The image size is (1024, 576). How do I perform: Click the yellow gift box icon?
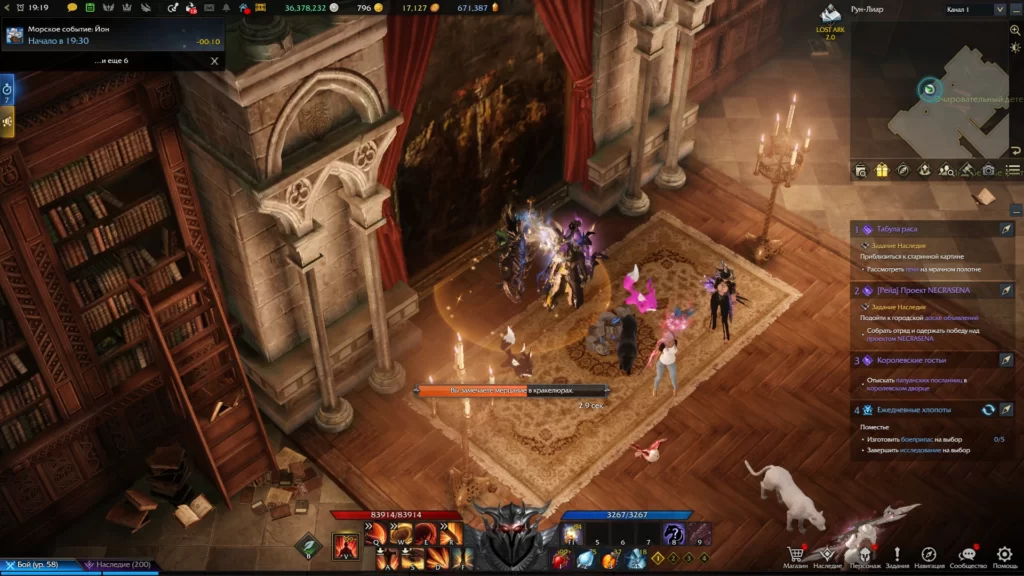pos(882,171)
